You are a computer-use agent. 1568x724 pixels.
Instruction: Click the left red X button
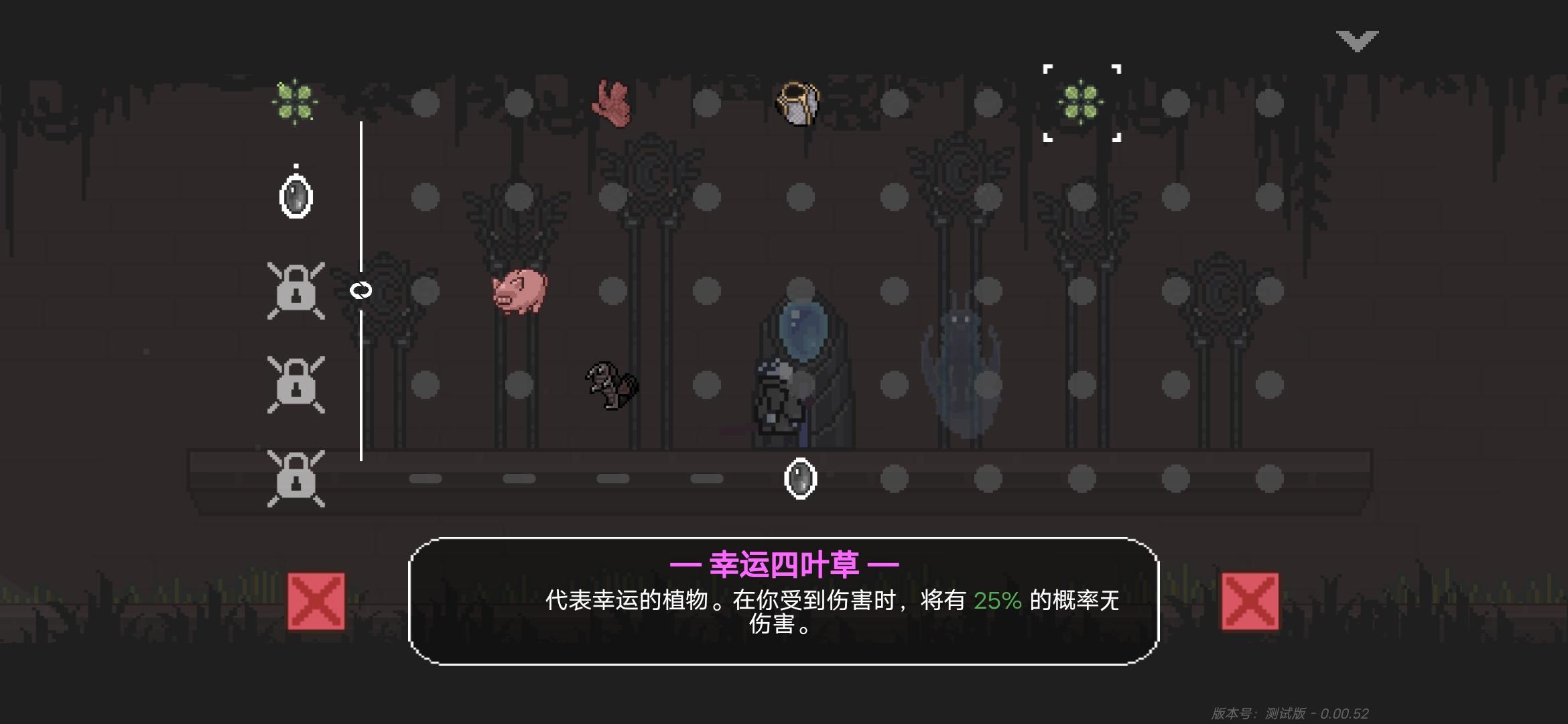[316, 603]
